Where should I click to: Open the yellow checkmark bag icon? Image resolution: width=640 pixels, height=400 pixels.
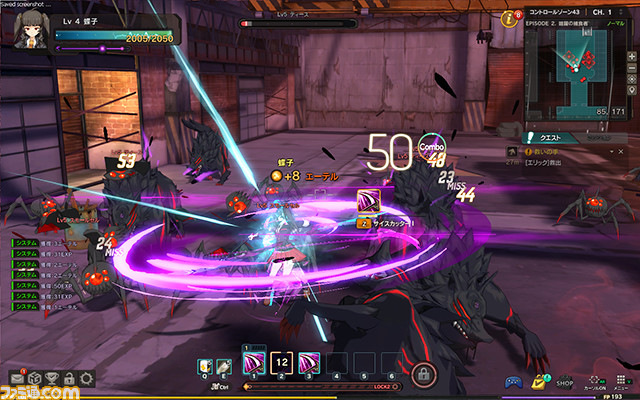[x=540, y=380]
